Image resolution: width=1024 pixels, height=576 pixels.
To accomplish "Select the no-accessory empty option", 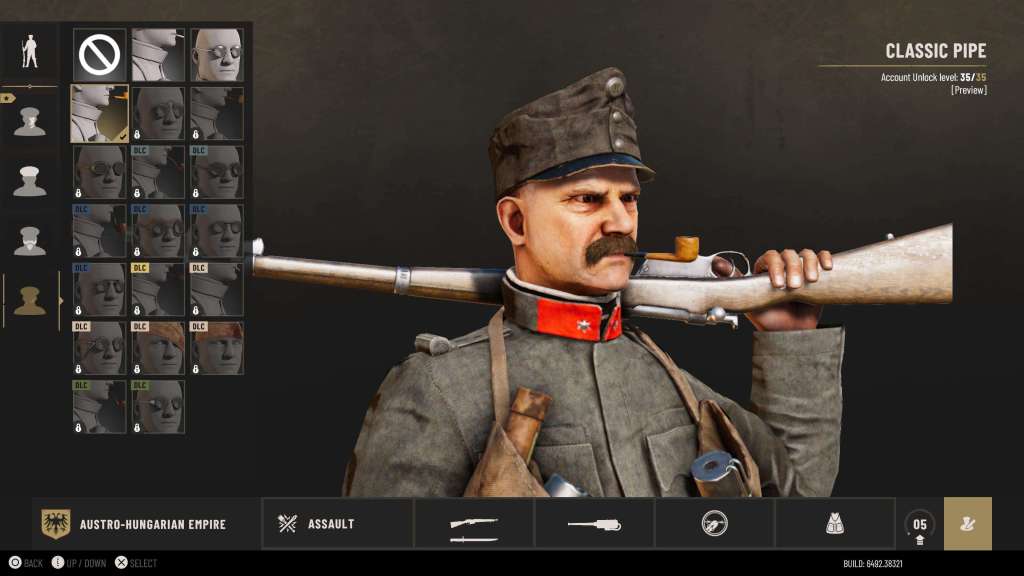I will coord(99,55).
